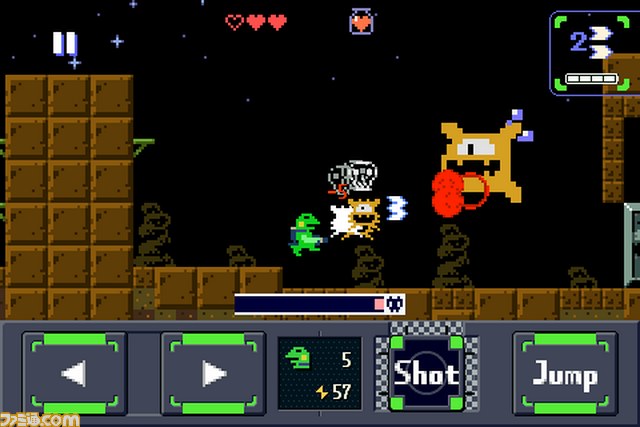Hit the Jump button
Screen dimensions: 640x427
[564, 374]
